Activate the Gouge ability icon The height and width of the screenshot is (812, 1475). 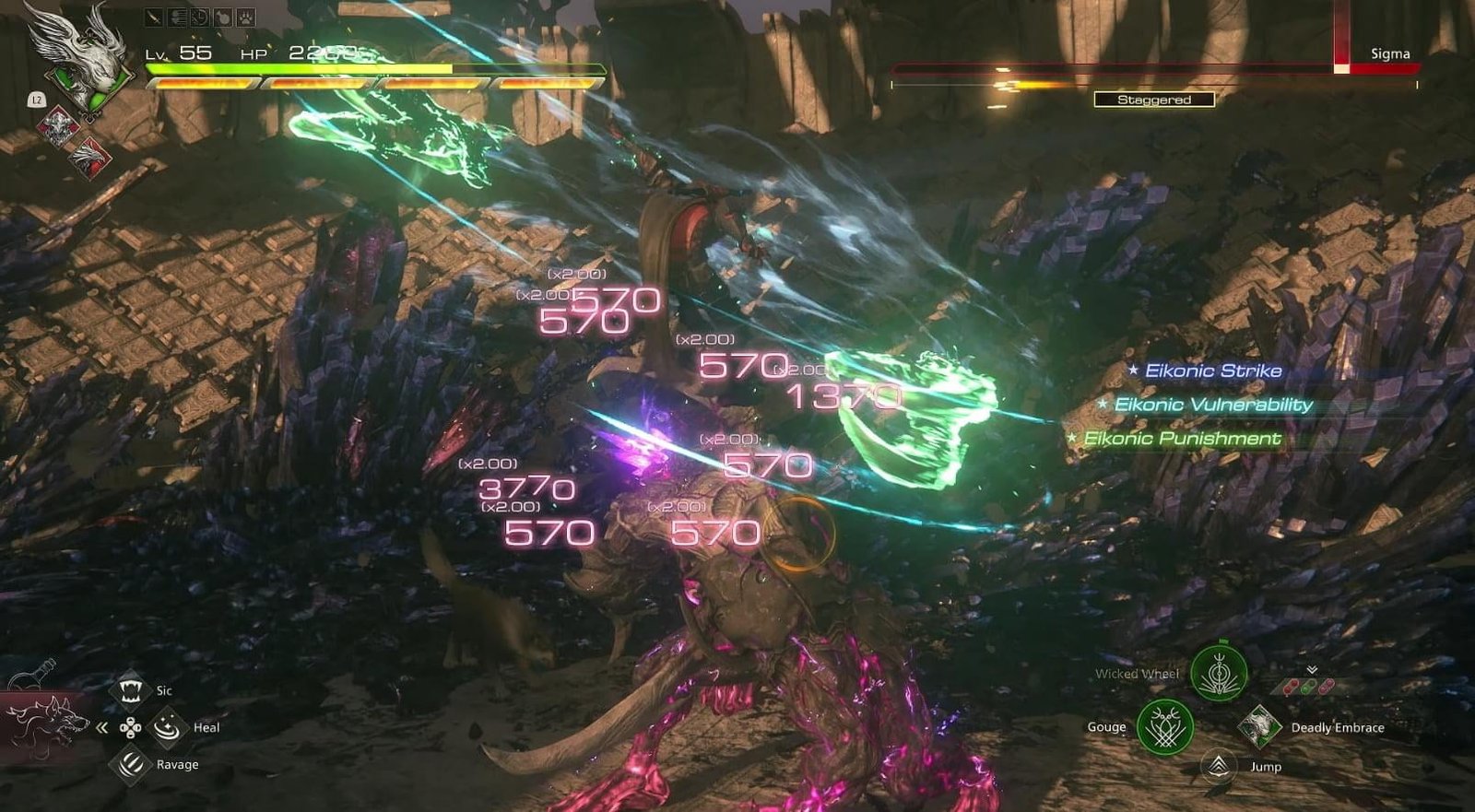[x=1164, y=726]
